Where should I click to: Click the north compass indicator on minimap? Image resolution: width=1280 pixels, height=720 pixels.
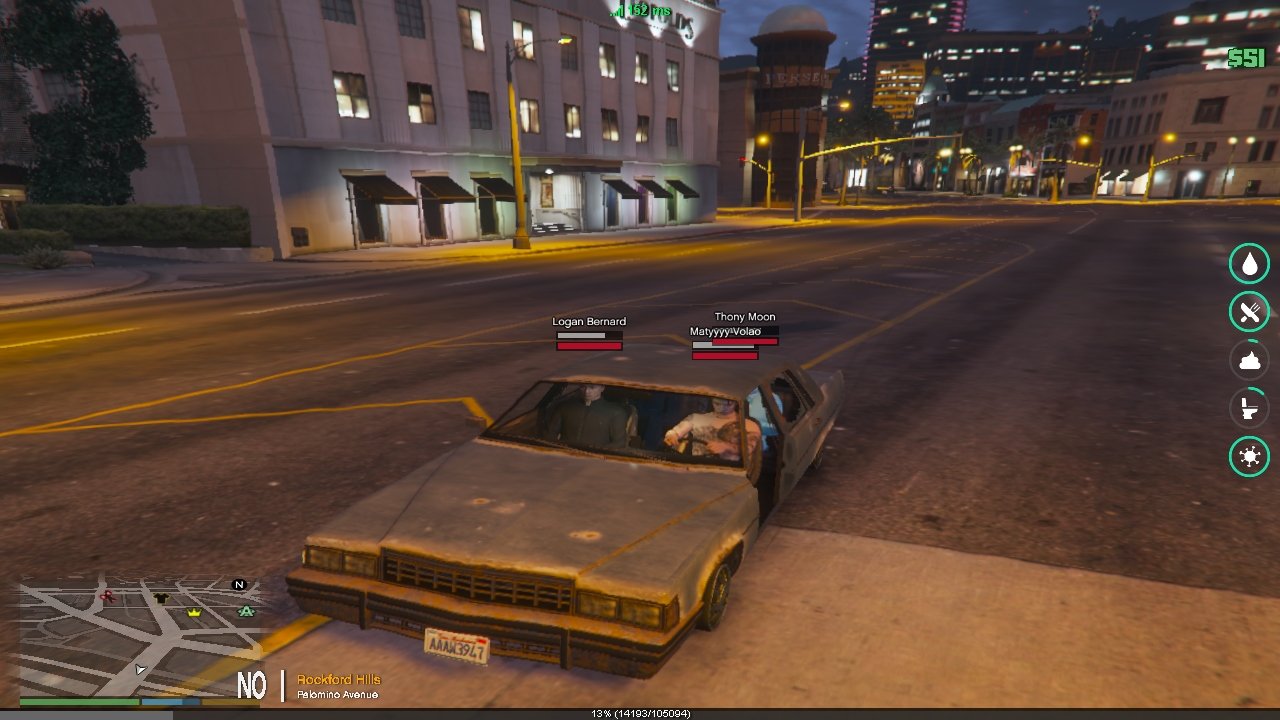point(239,584)
